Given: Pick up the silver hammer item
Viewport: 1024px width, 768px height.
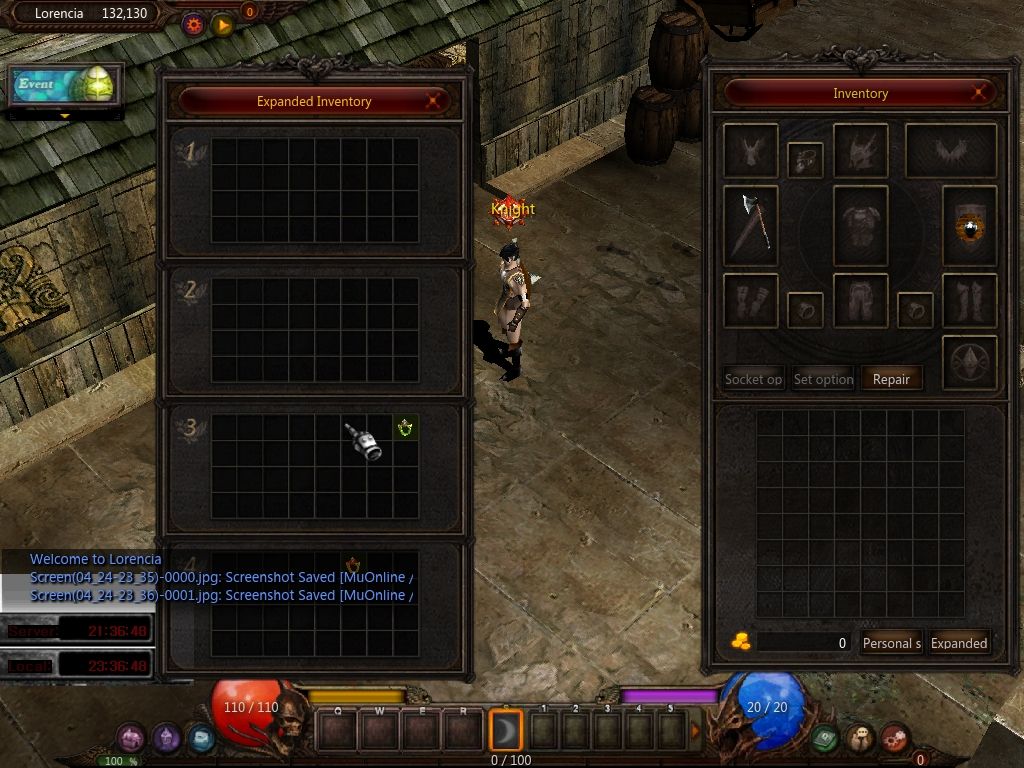Looking at the screenshot, I should tap(366, 441).
